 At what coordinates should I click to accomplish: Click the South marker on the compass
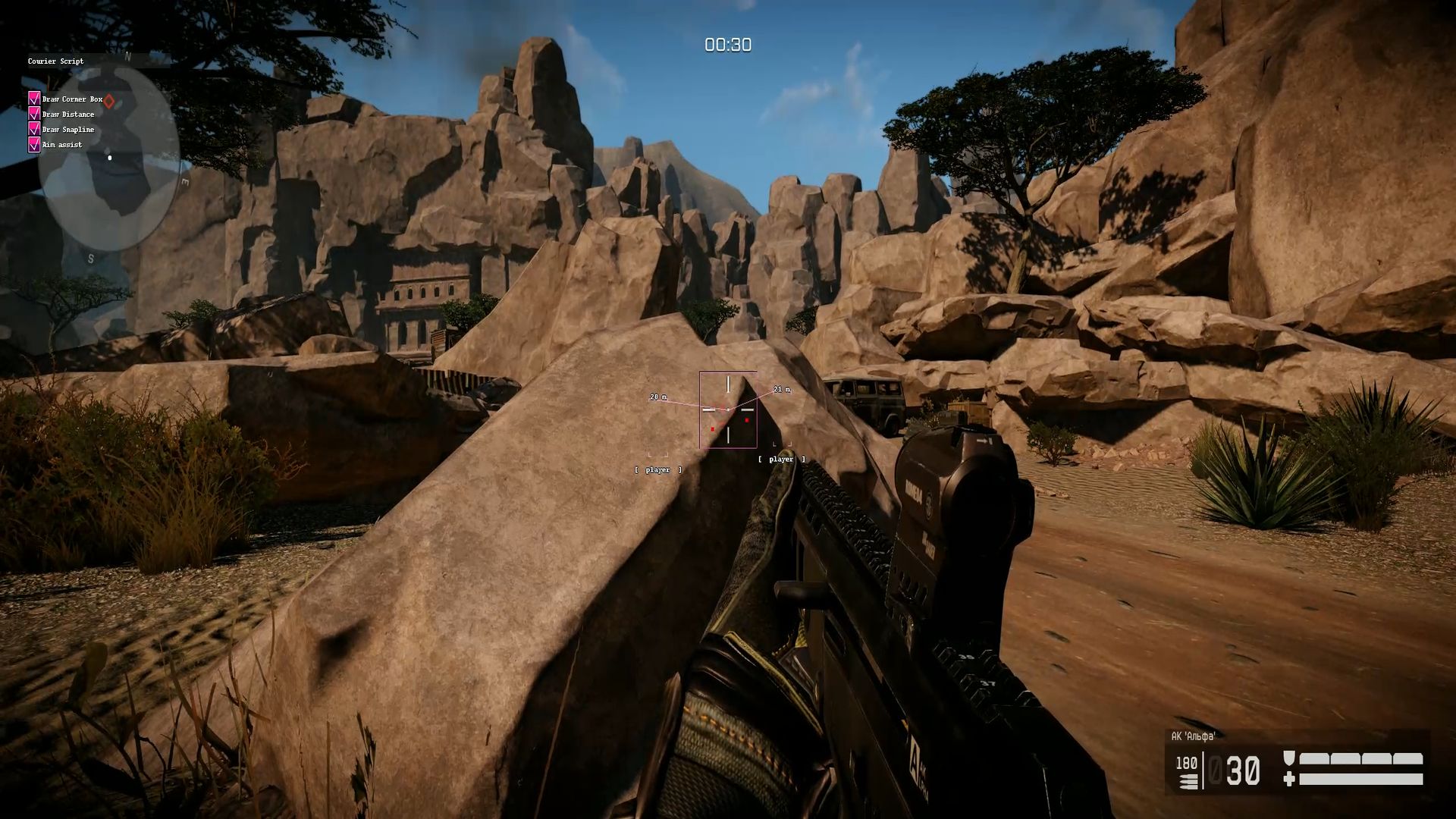(x=92, y=258)
